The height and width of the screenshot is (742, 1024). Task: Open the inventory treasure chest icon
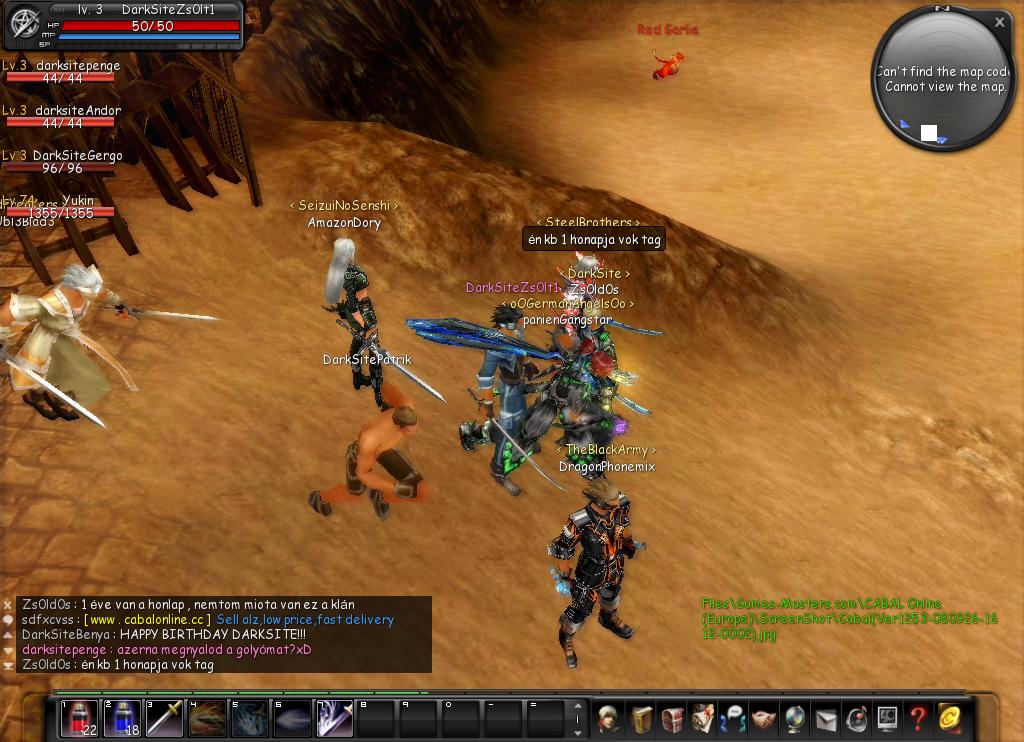coord(672,719)
